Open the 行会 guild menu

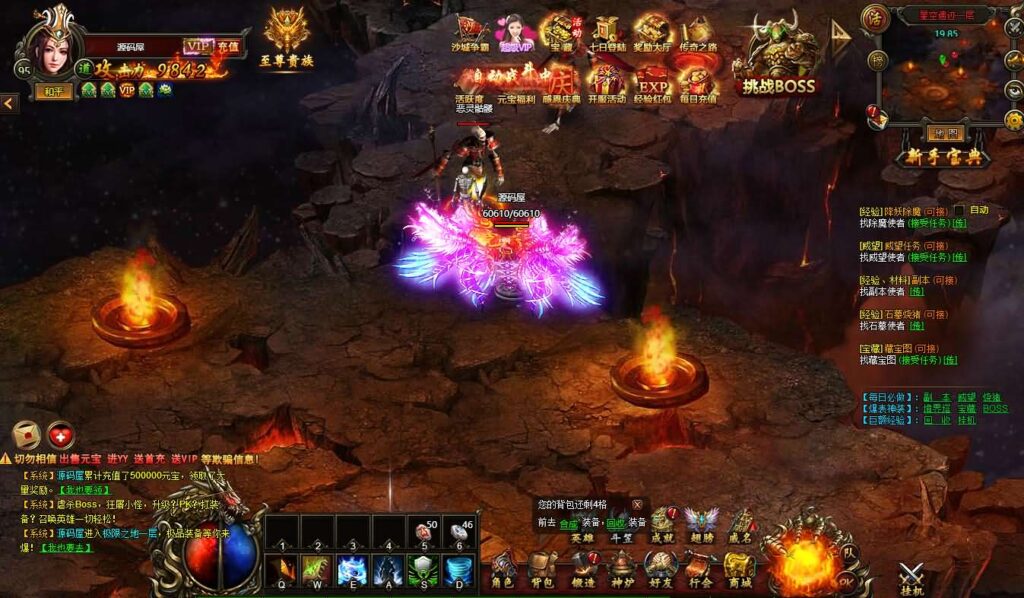click(x=699, y=570)
